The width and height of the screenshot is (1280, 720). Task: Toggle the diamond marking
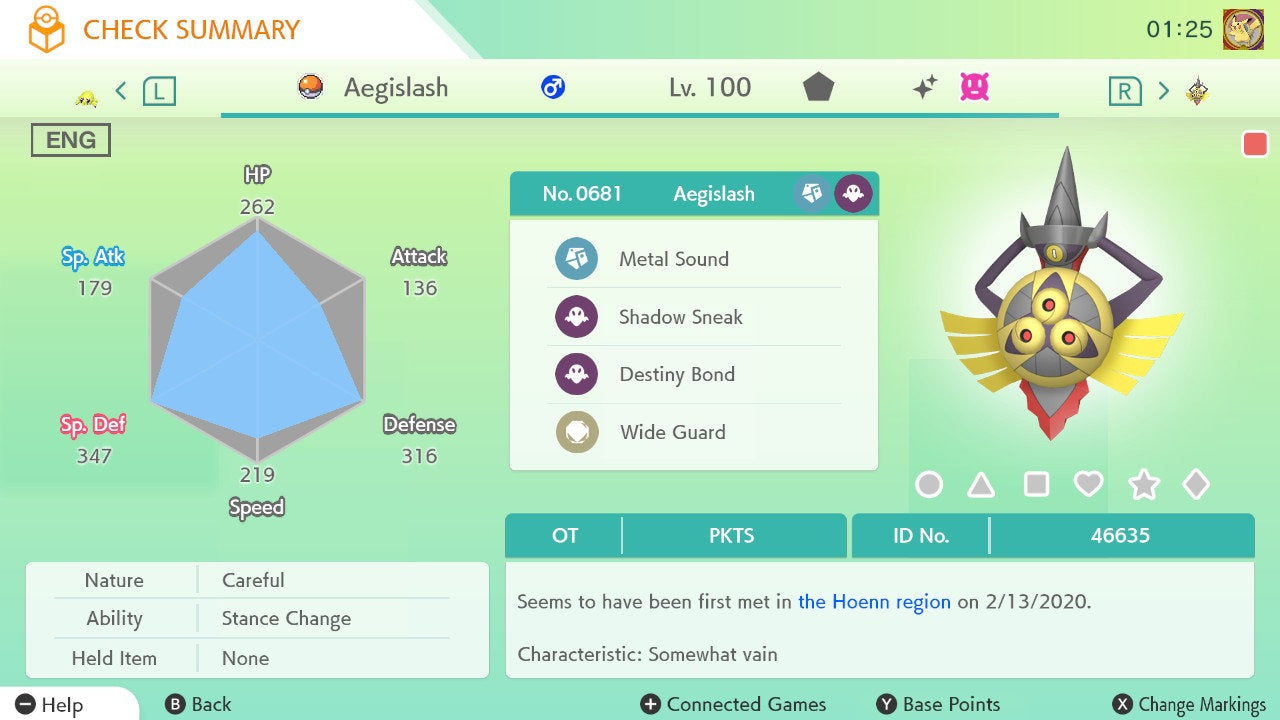click(x=1196, y=485)
